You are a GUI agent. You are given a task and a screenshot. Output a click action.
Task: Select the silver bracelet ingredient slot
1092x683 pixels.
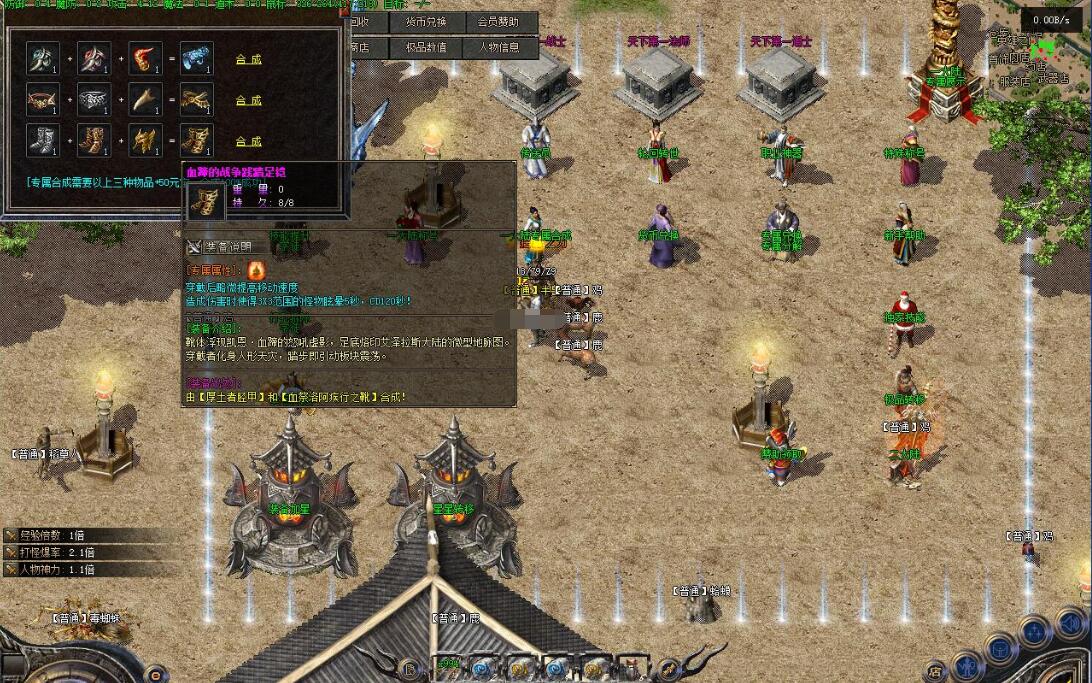coord(94,100)
